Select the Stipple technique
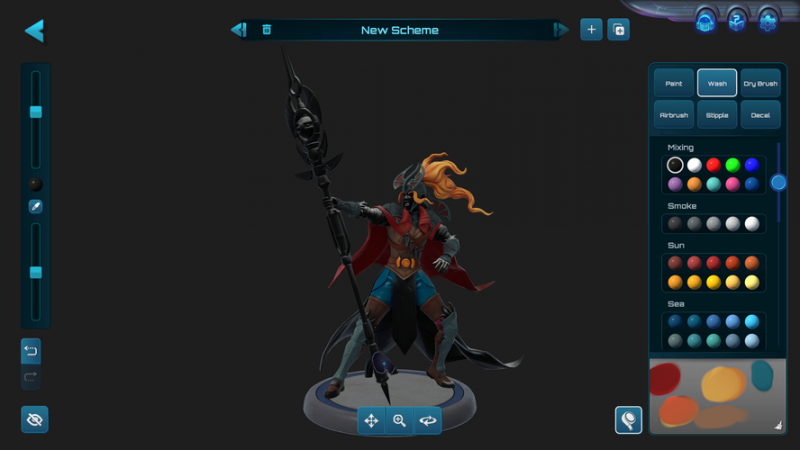The image size is (800, 450). click(717, 115)
